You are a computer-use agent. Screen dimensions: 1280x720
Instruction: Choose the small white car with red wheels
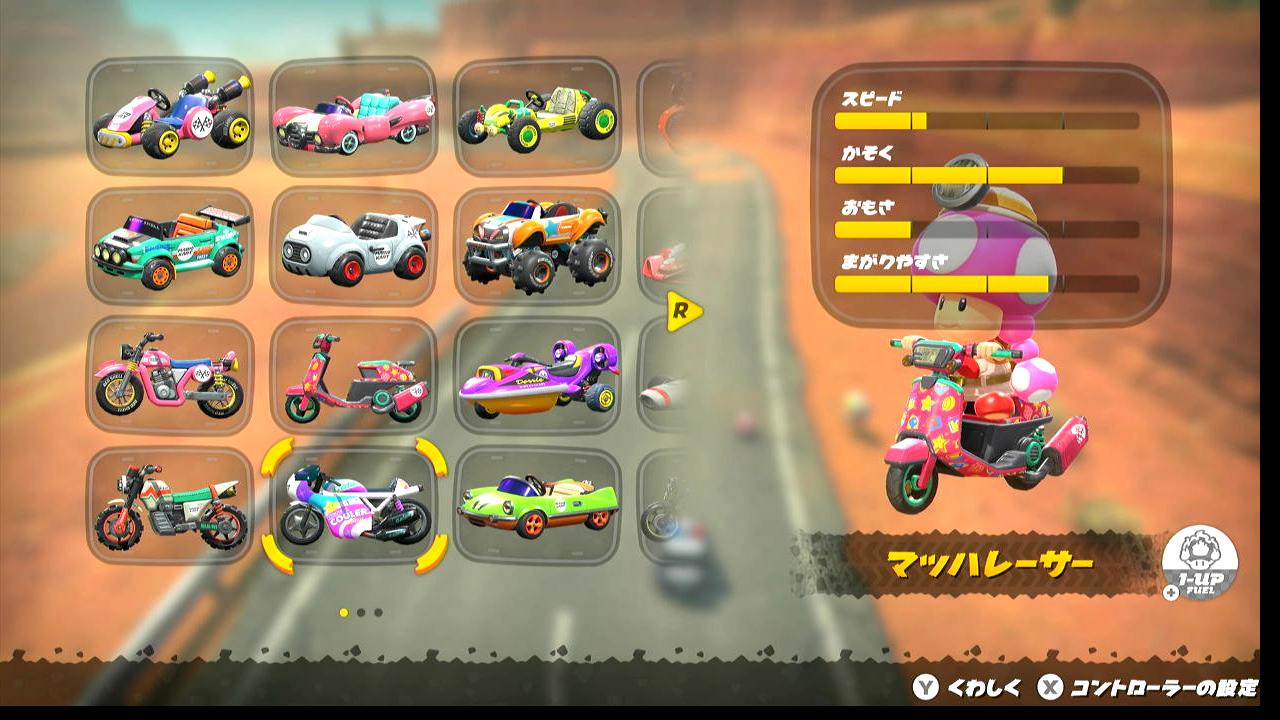pyautogui.click(x=353, y=246)
